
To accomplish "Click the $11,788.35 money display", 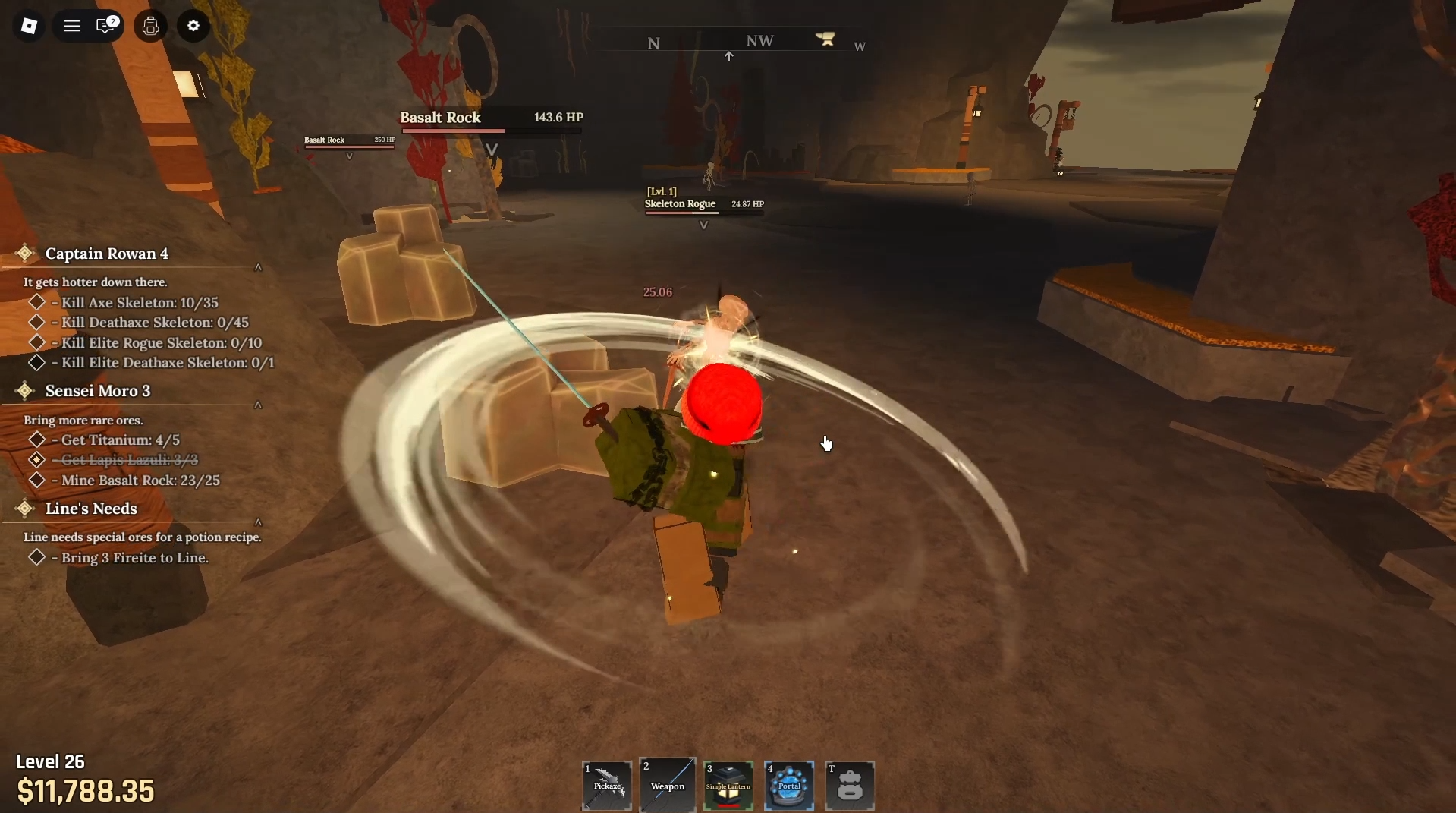I will [x=86, y=791].
